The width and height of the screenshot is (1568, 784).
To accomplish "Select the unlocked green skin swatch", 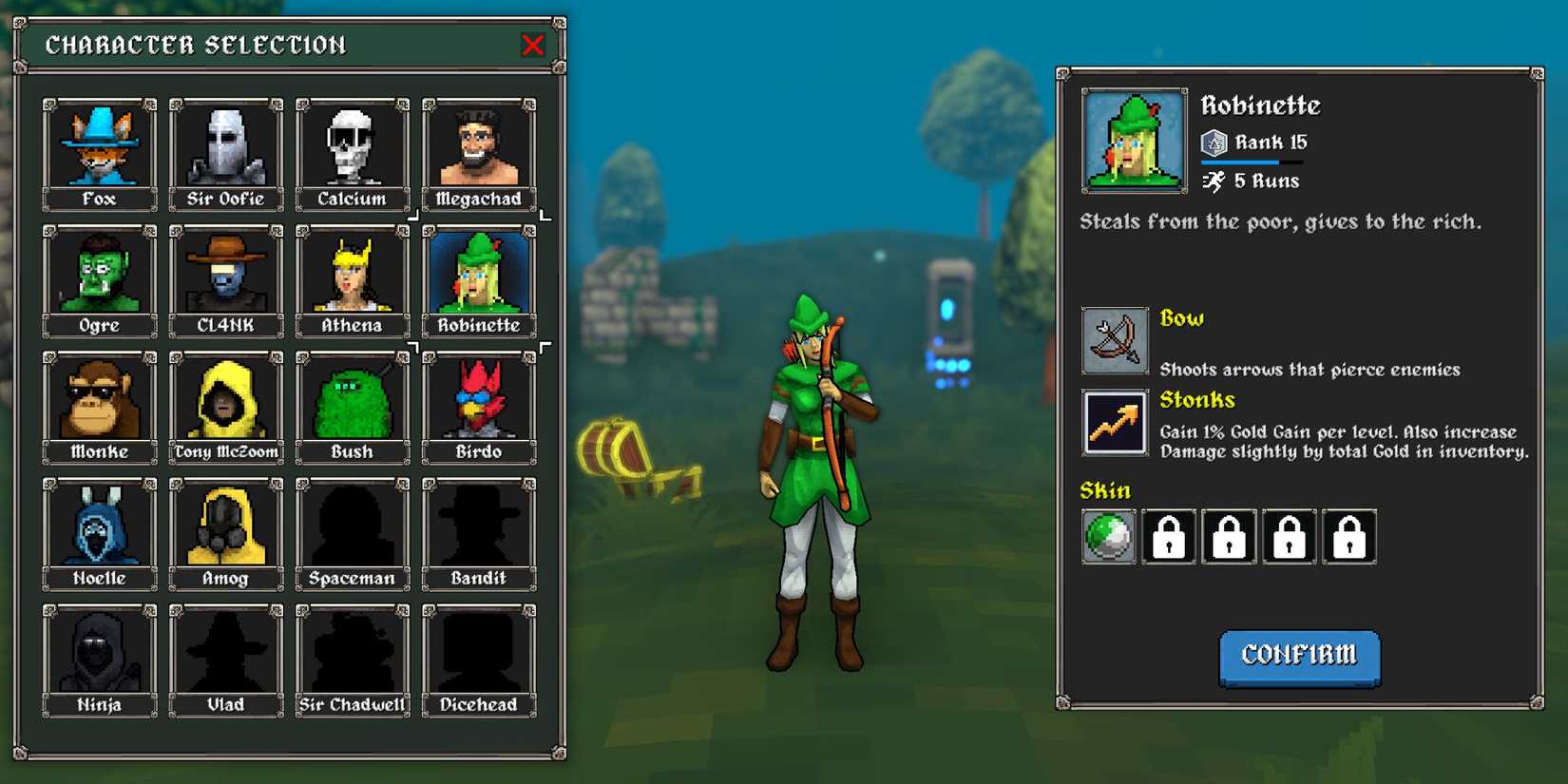I will click(x=1108, y=537).
